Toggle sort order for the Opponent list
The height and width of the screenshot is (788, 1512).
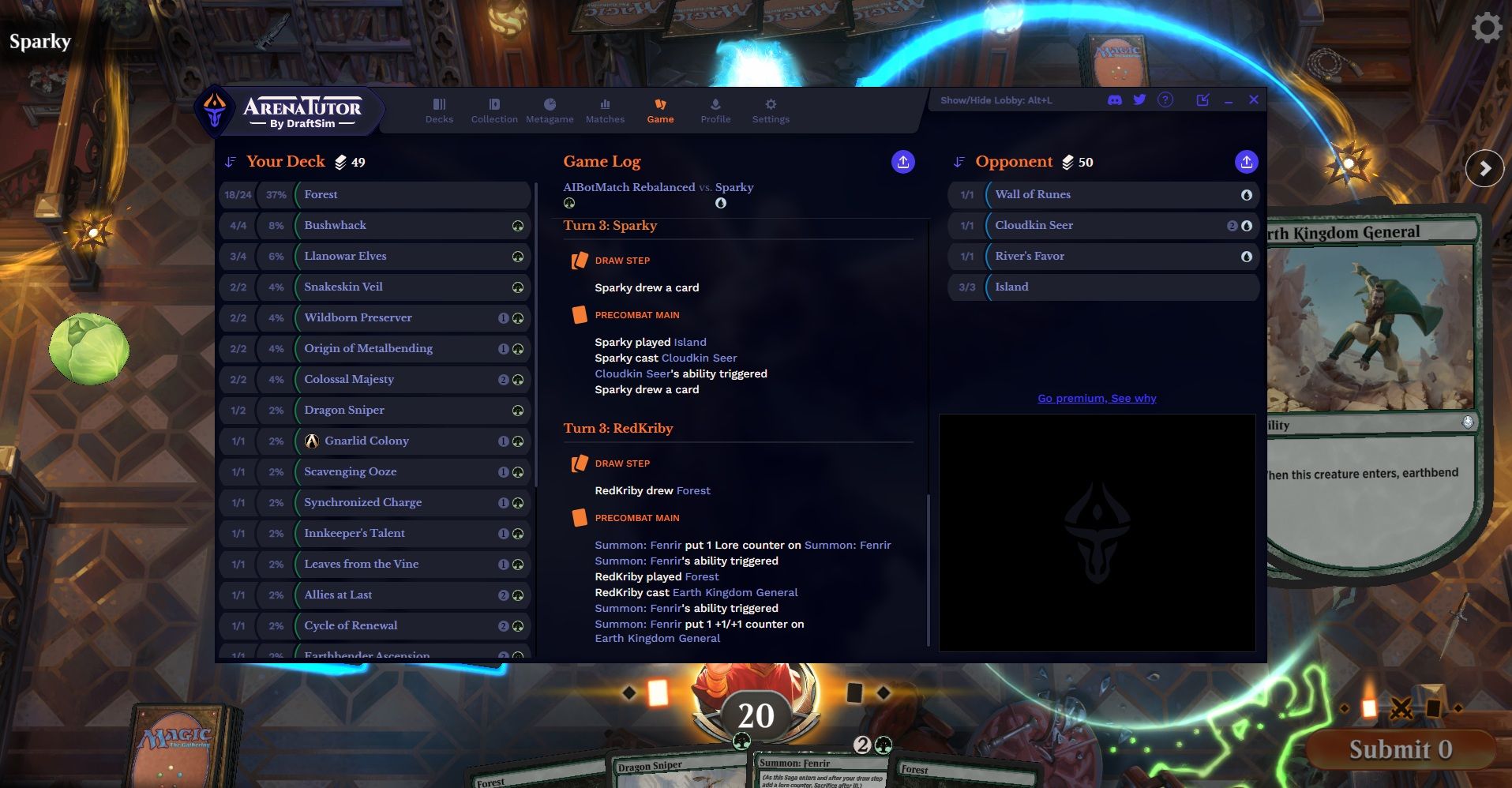tap(958, 161)
